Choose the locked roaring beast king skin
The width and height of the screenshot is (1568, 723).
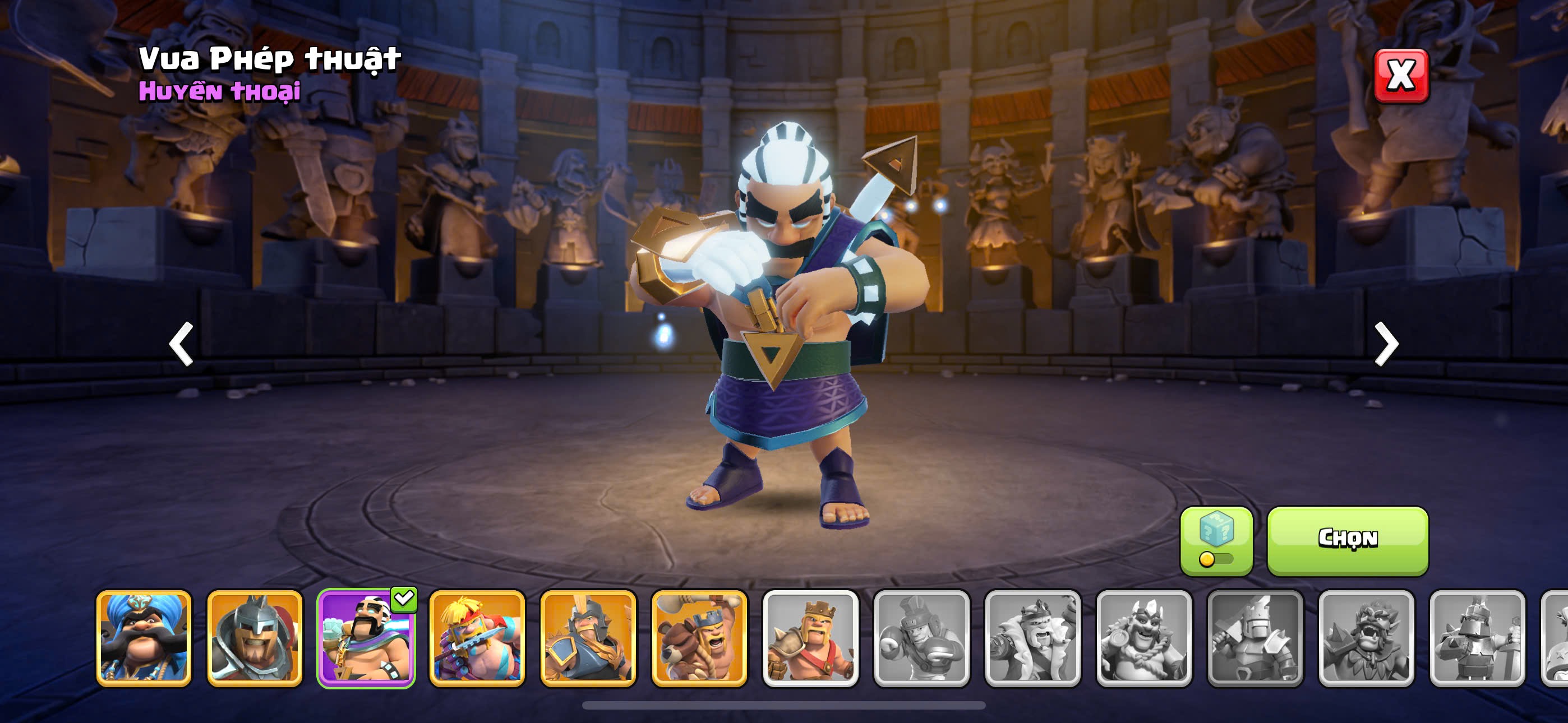pyautogui.click(x=1366, y=638)
